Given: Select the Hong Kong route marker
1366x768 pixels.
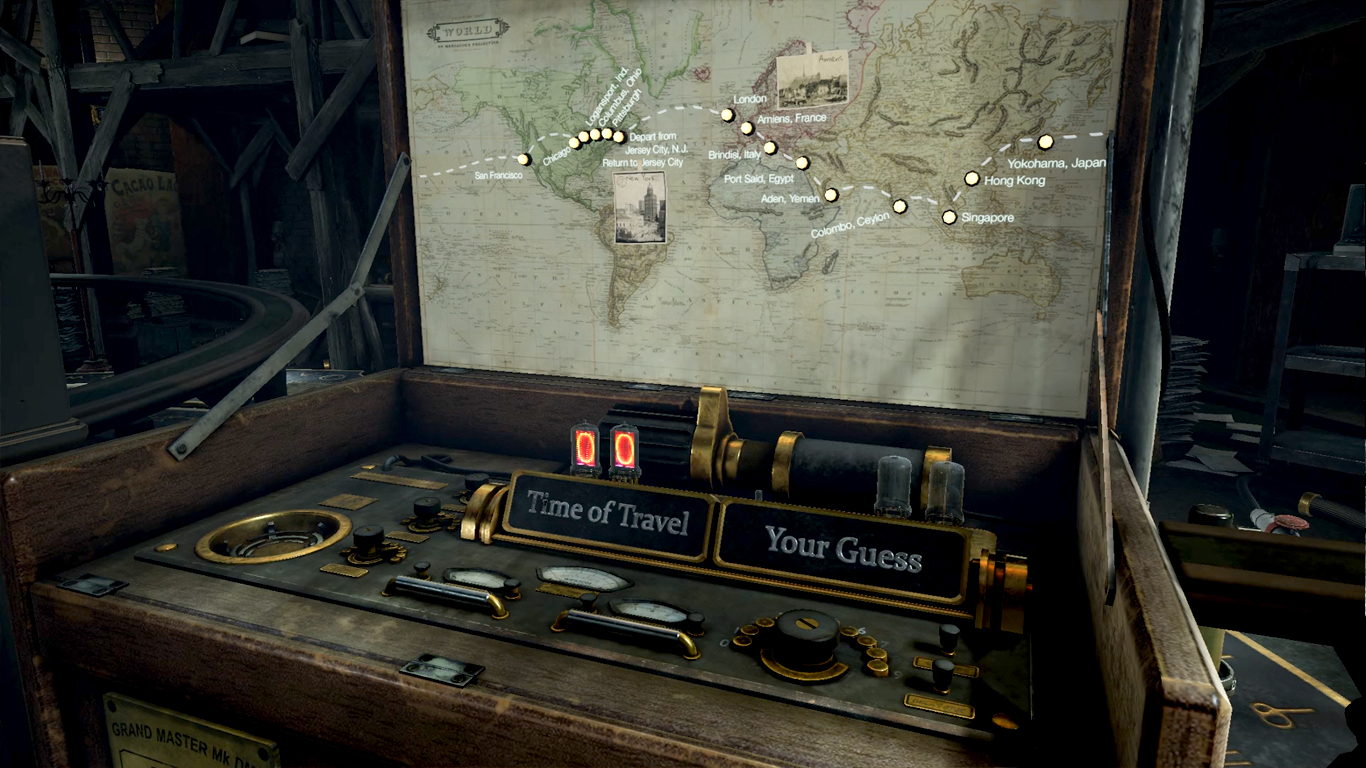Looking at the screenshot, I should 971,178.
